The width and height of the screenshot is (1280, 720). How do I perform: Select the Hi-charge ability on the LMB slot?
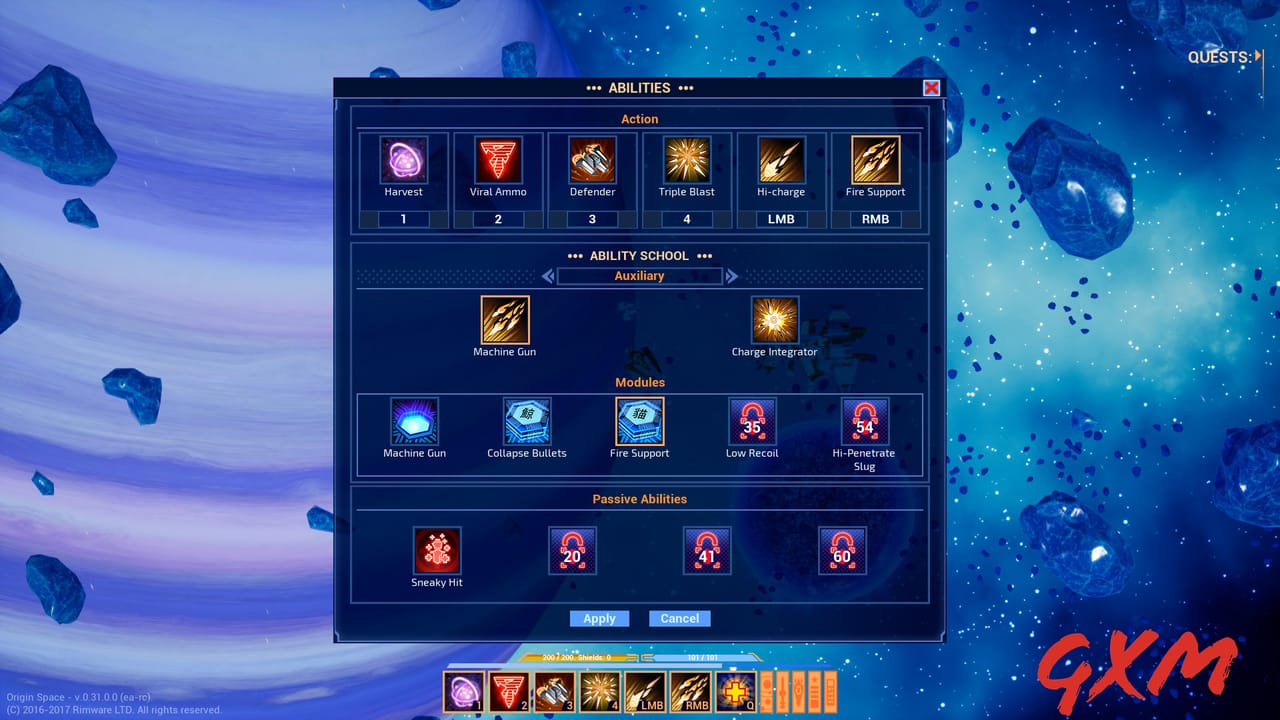click(x=781, y=160)
